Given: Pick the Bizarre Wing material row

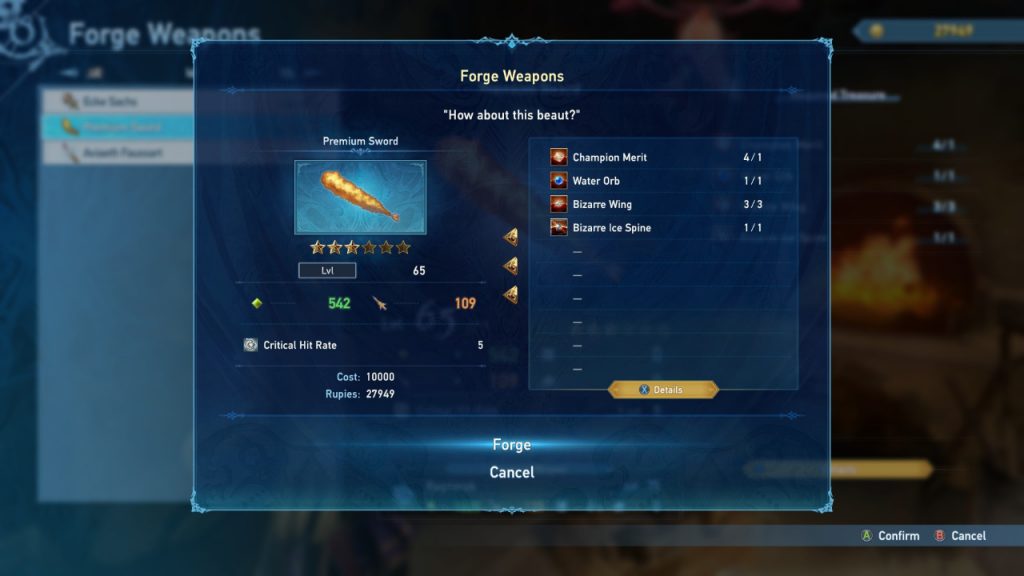Looking at the screenshot, I should 662,204.
